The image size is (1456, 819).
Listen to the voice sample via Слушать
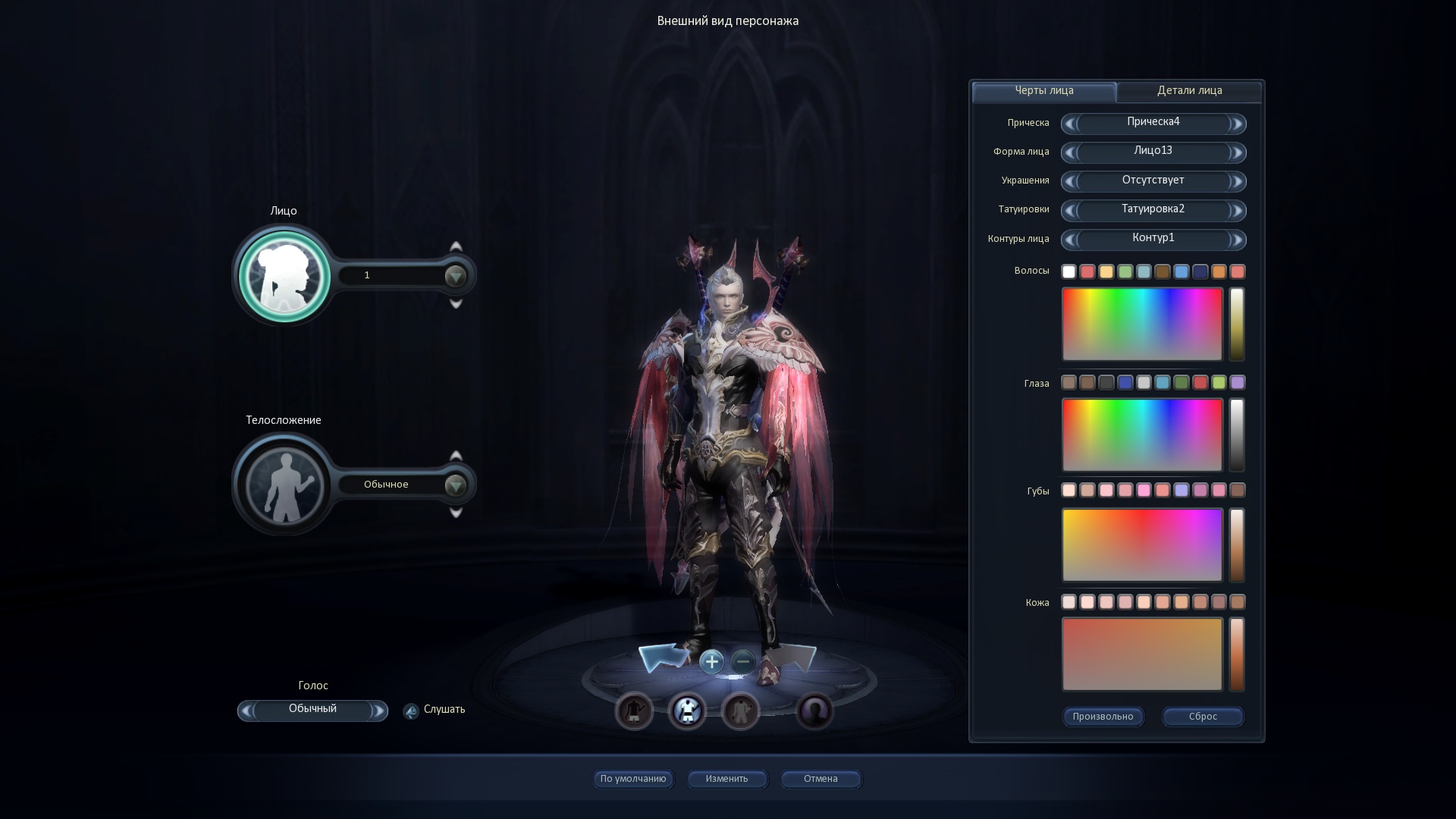[x=444, y=710]
